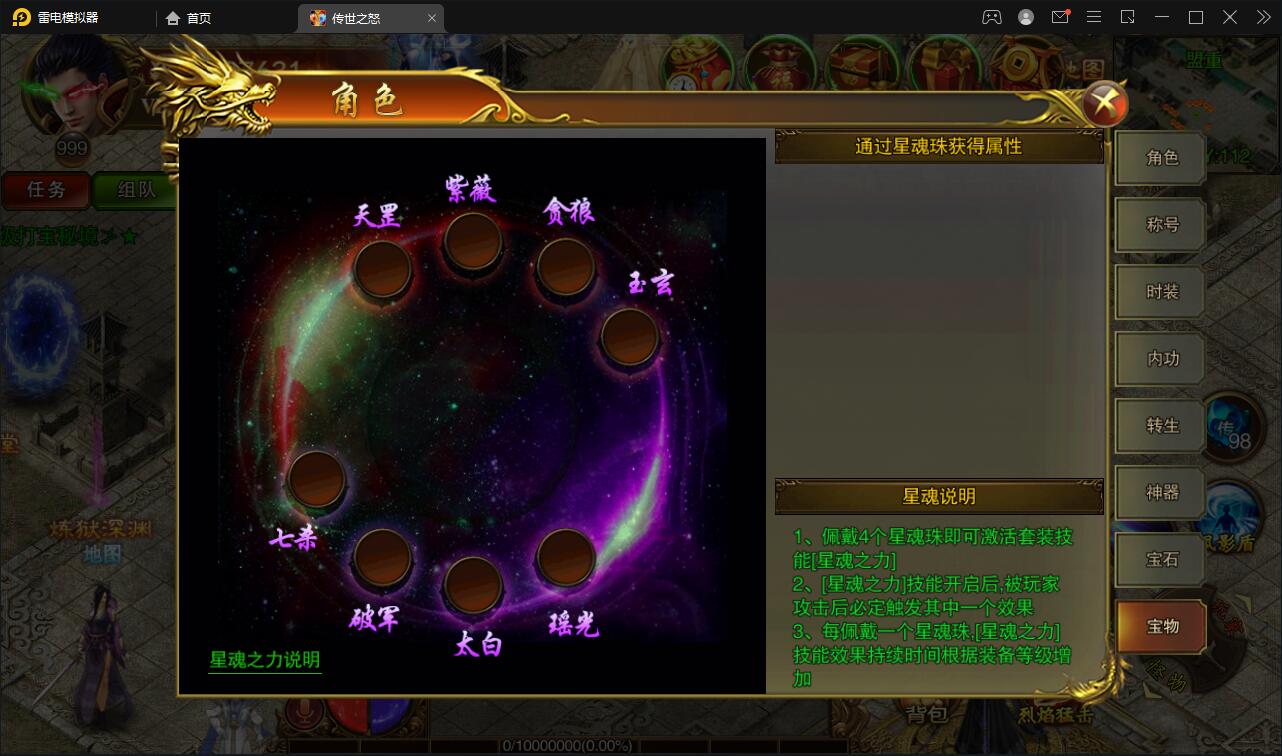Click the 七杀 bead socket

click(x=318, y=481)
